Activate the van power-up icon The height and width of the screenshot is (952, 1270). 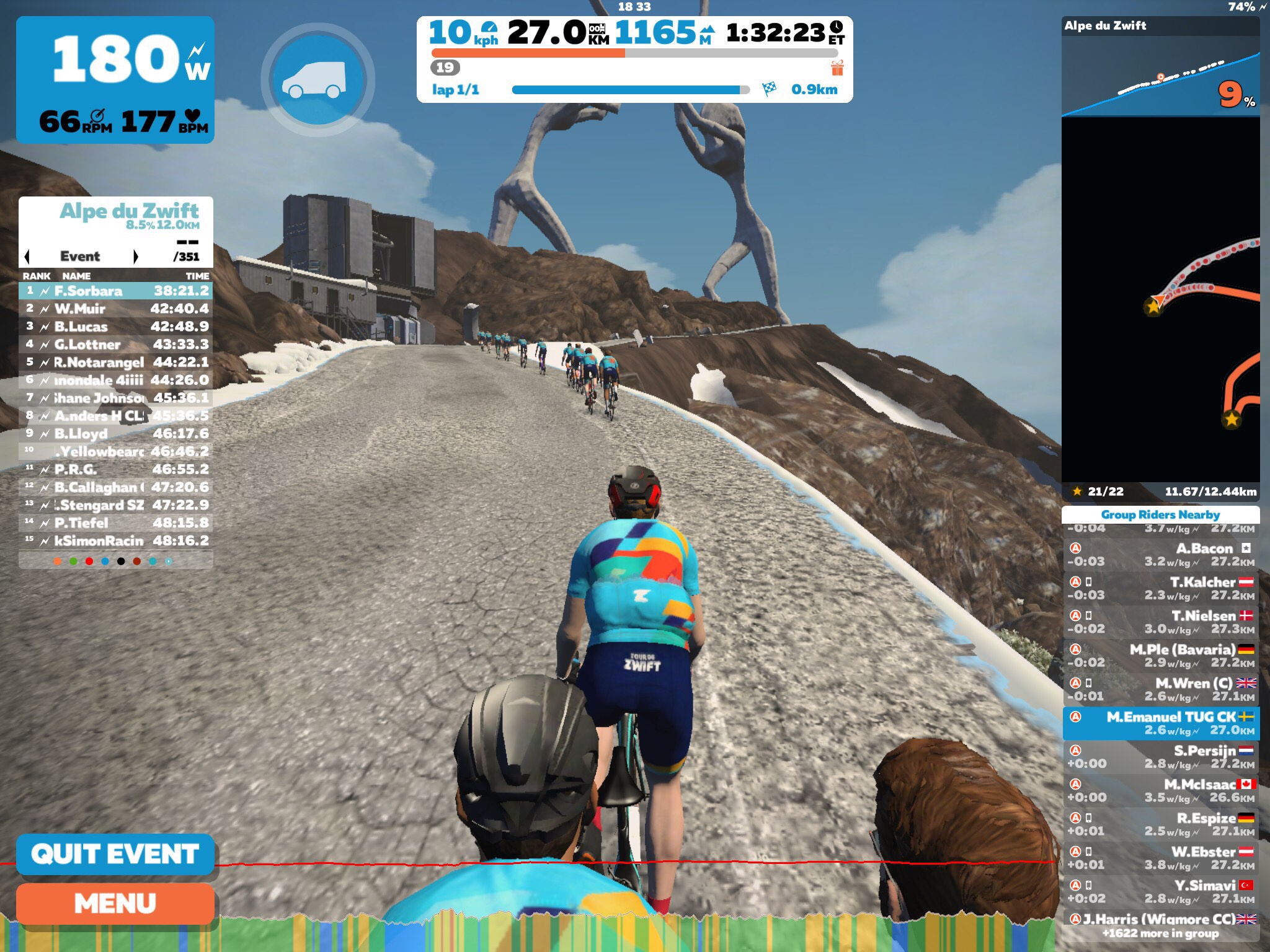click(317, 81)
